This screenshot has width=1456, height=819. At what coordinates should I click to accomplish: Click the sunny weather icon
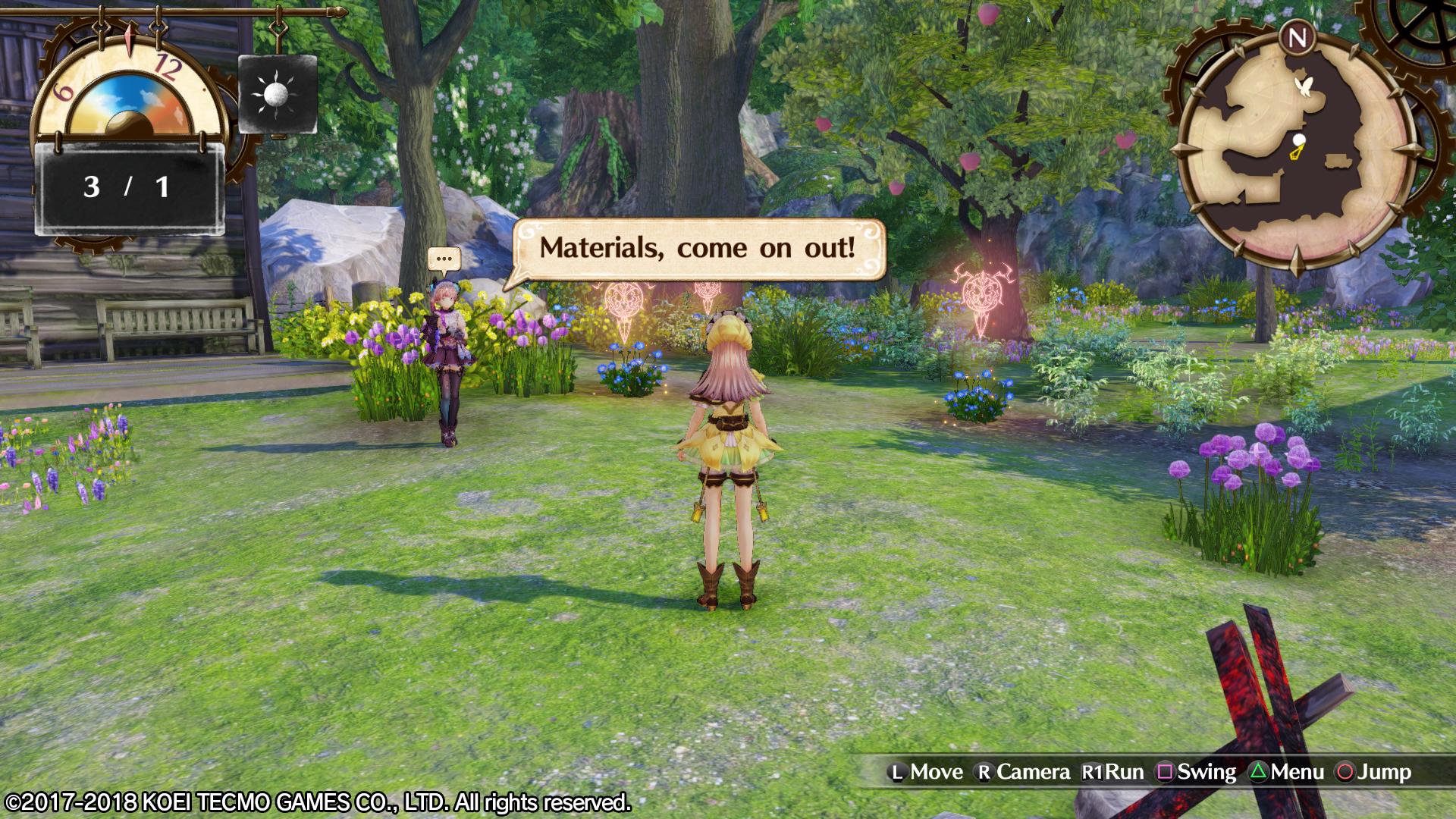277,95
